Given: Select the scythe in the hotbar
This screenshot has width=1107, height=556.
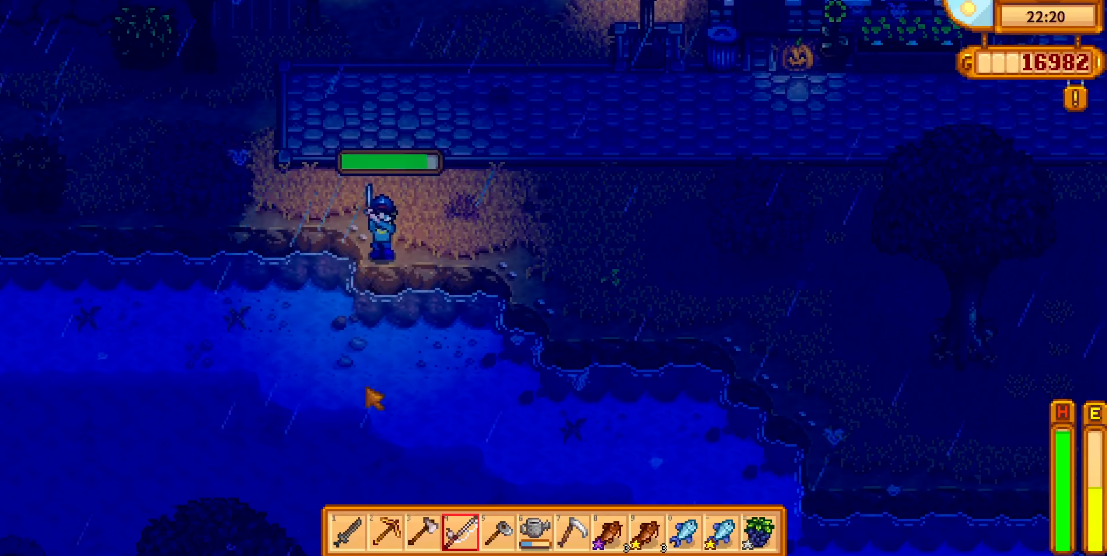Looking at the screenshot, I should pyautogui.click(x=573, y=529).
